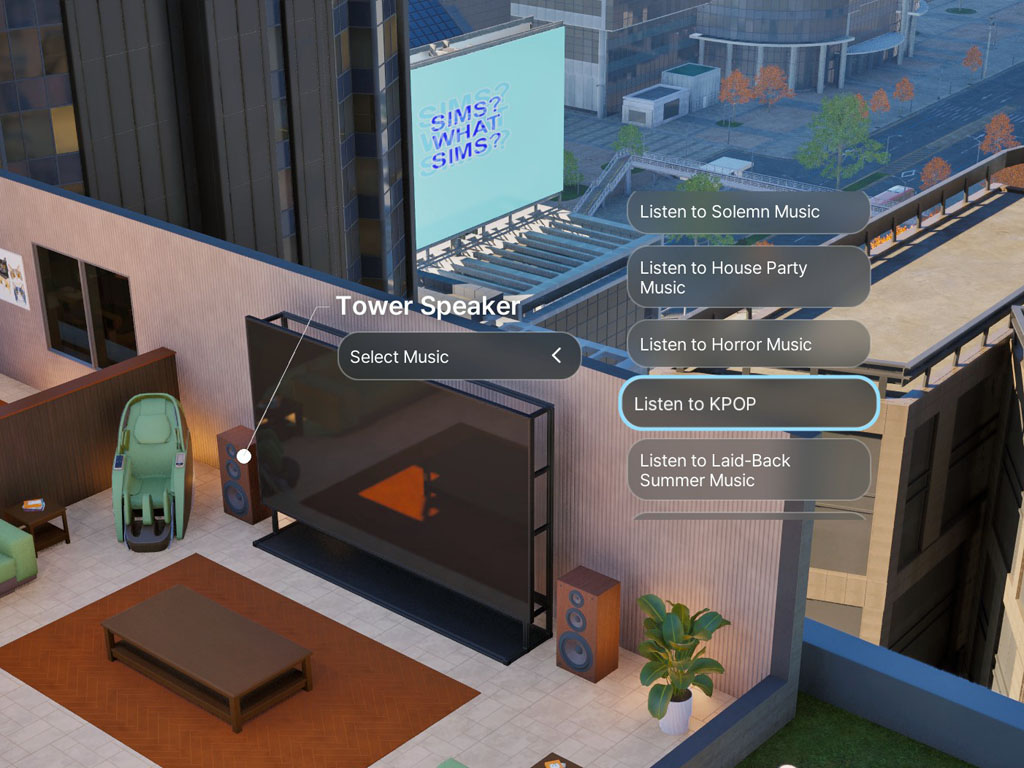Select Listen to House Party Music
Viewport: 1024px width, 768px height.
click(748, 277)
